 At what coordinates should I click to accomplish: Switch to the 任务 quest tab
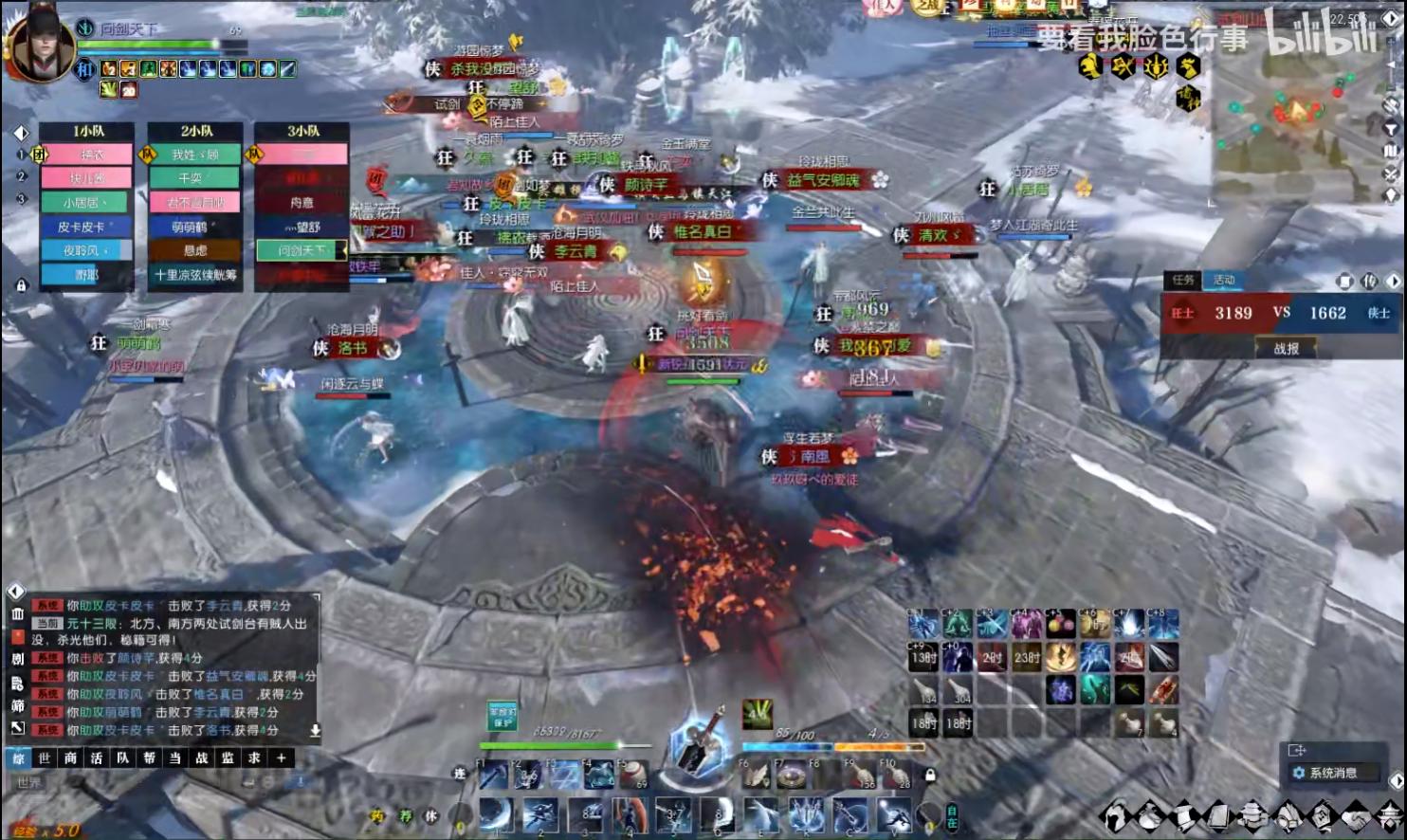pos(1182,280)
